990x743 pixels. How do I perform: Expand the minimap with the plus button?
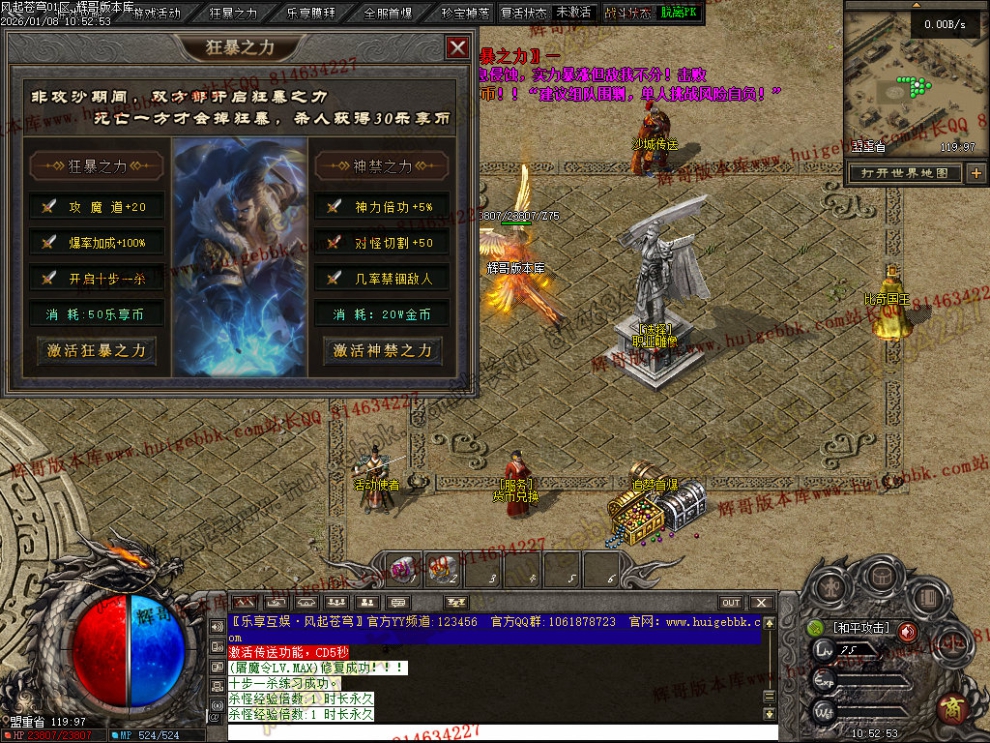975,173
